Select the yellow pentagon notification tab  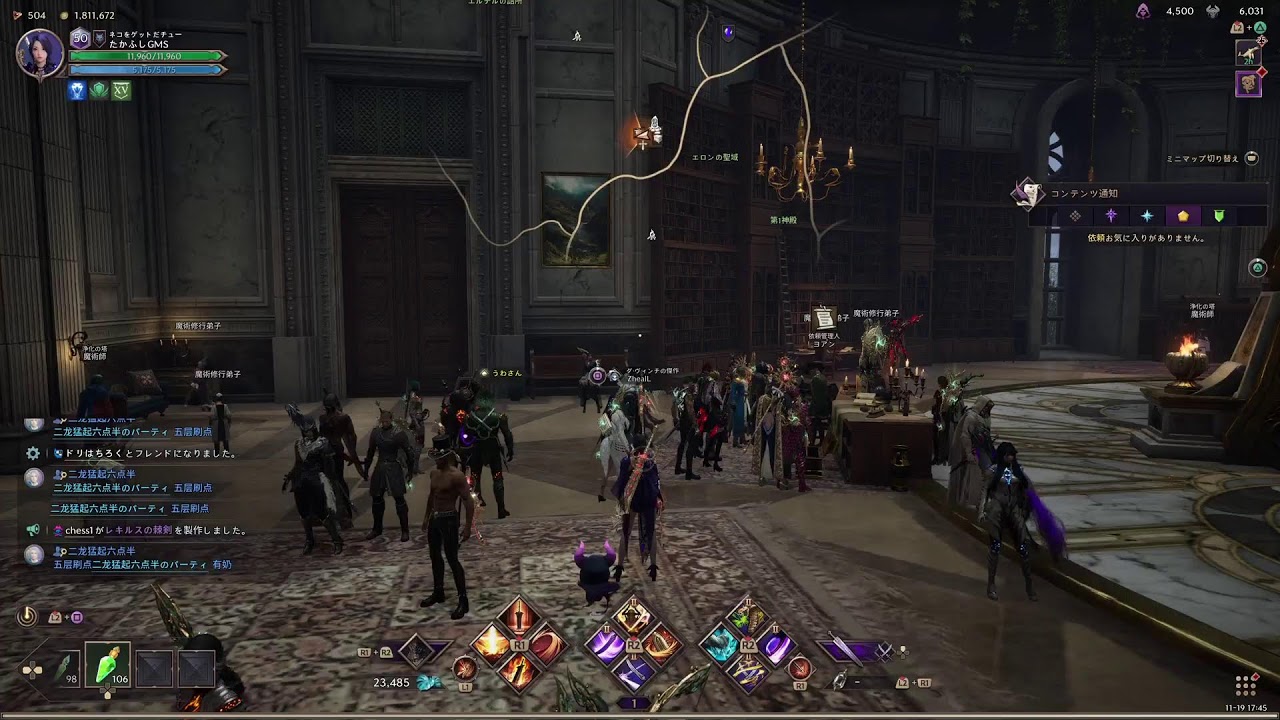point(1183,216)
